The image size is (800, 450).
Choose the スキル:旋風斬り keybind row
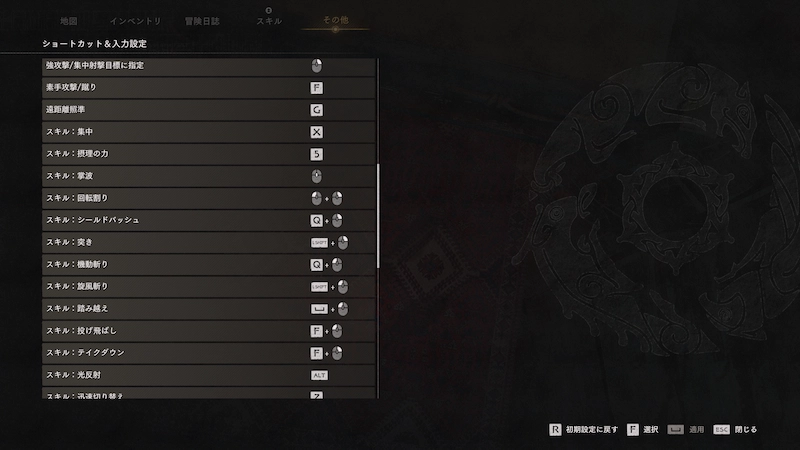coord(209,287)
